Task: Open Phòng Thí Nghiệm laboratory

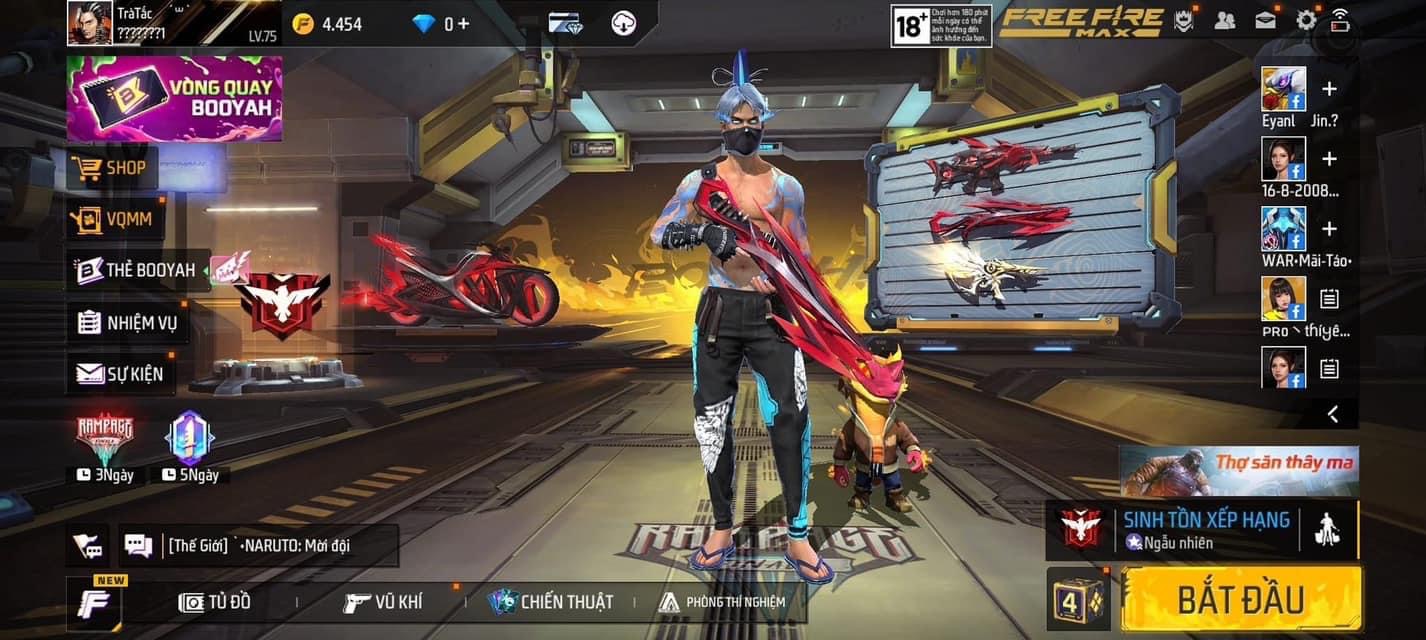Action: pyautogui.click(x=722, y=602)
